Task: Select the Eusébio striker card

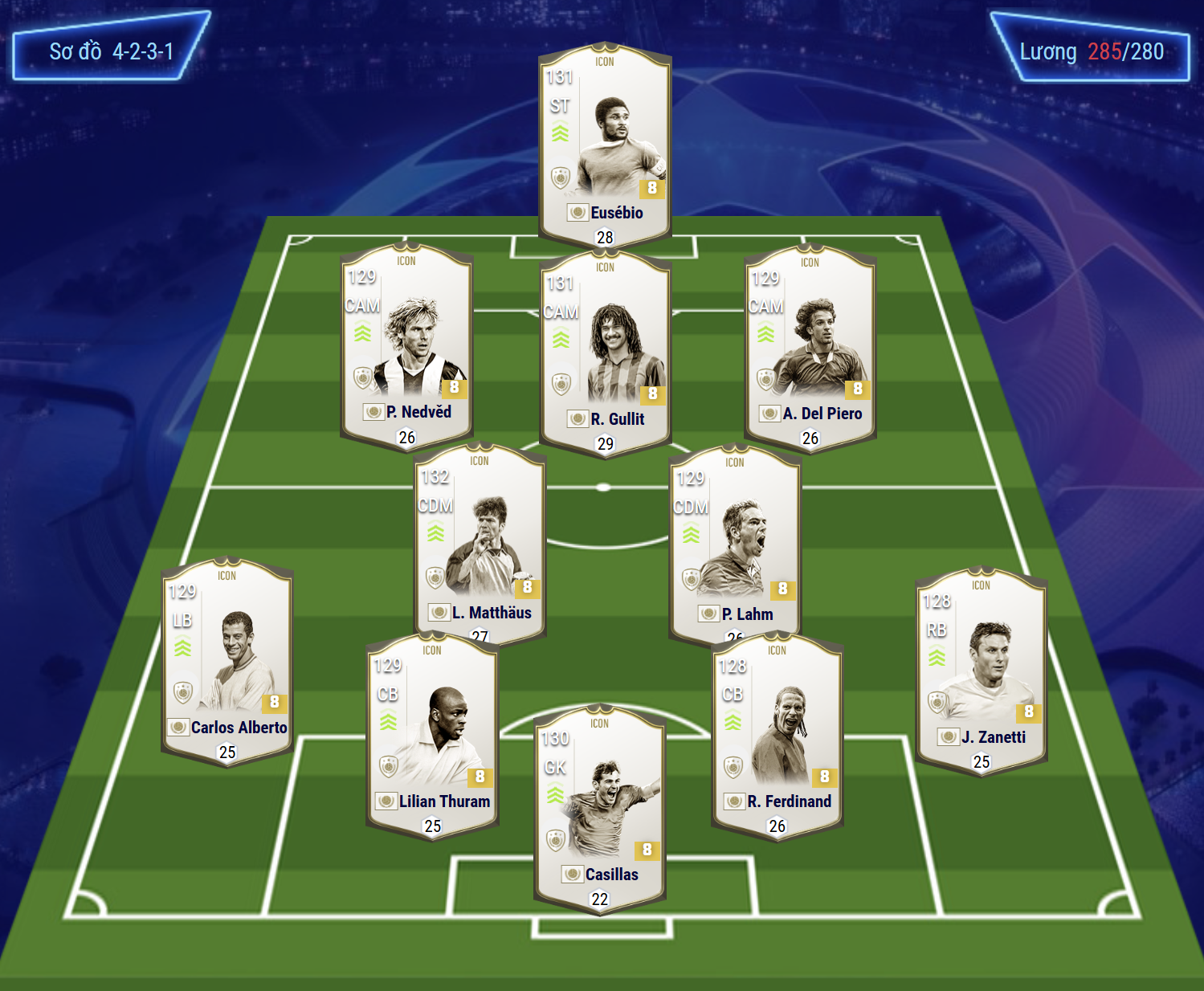Action: coord(605,145)
